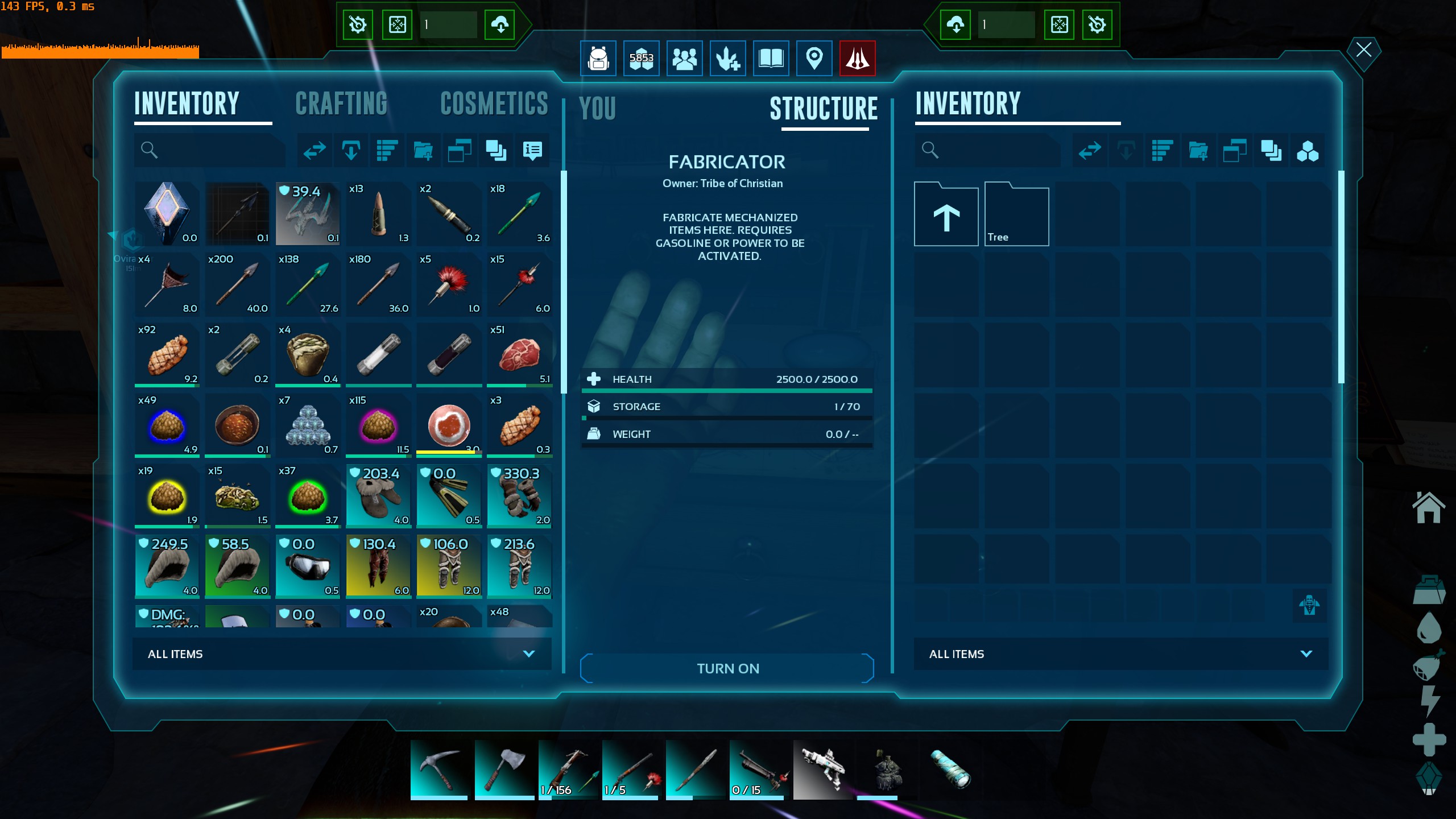Open the map marker location menu
1456x819 pixels.
(x=814, y=58)
